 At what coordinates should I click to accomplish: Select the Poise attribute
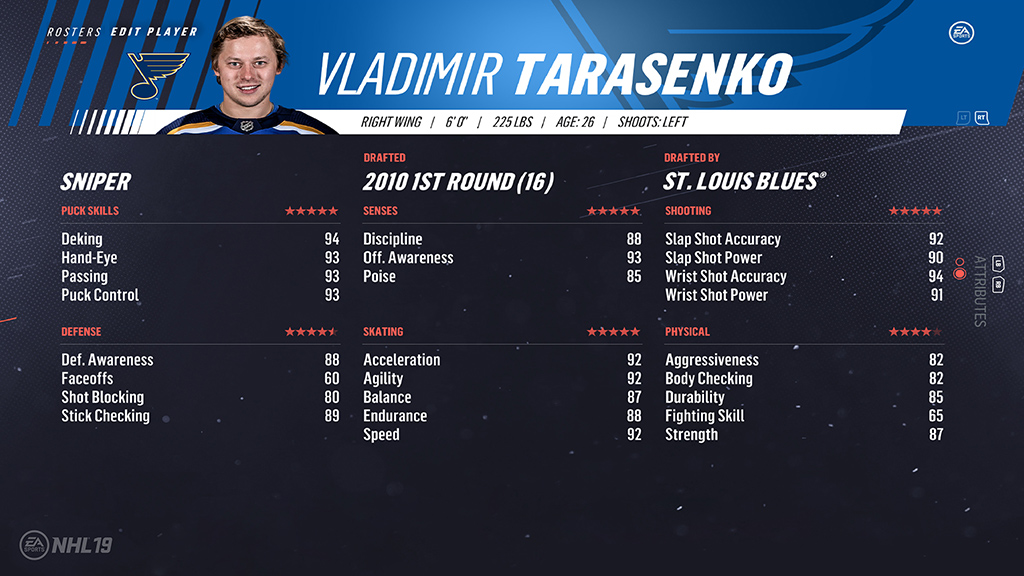pos(501,277)
